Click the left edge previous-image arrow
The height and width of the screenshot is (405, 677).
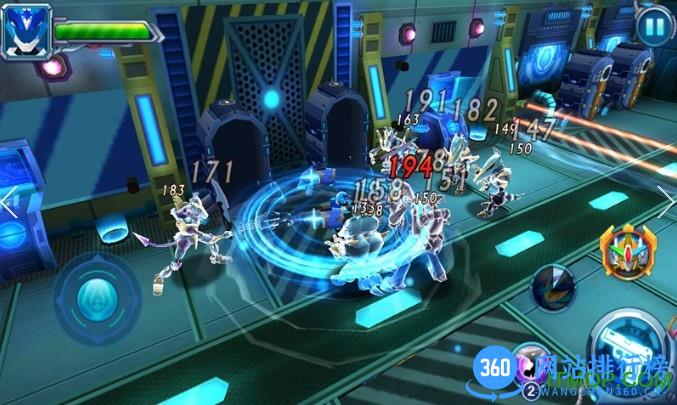pos(8,202)
